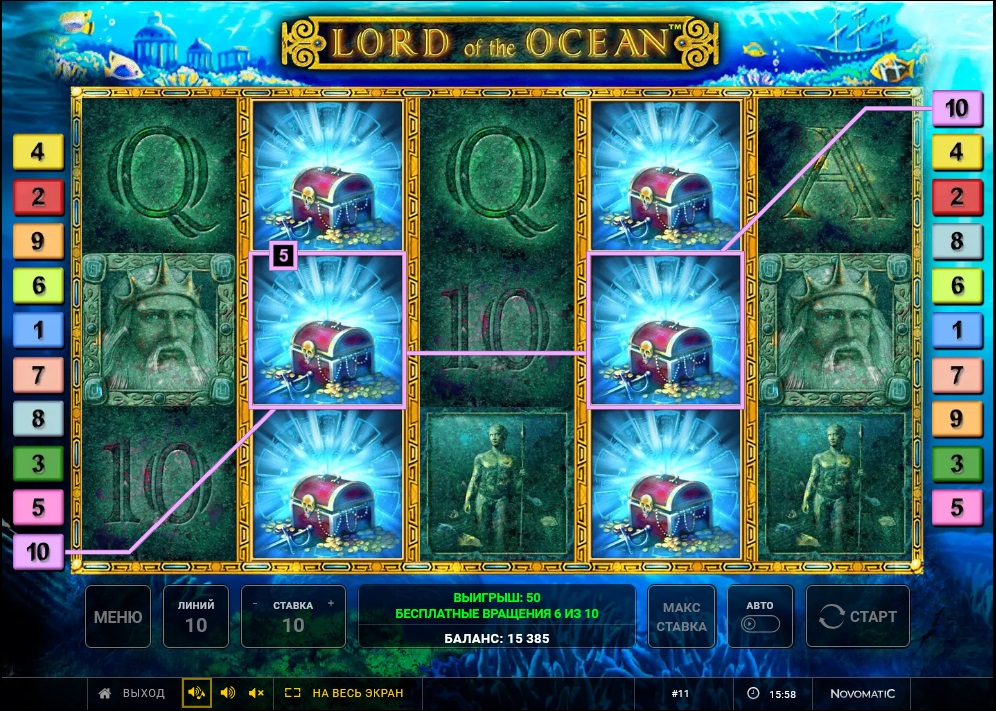Toggle the АВТО autoplay switch

[x=759, y=623]
